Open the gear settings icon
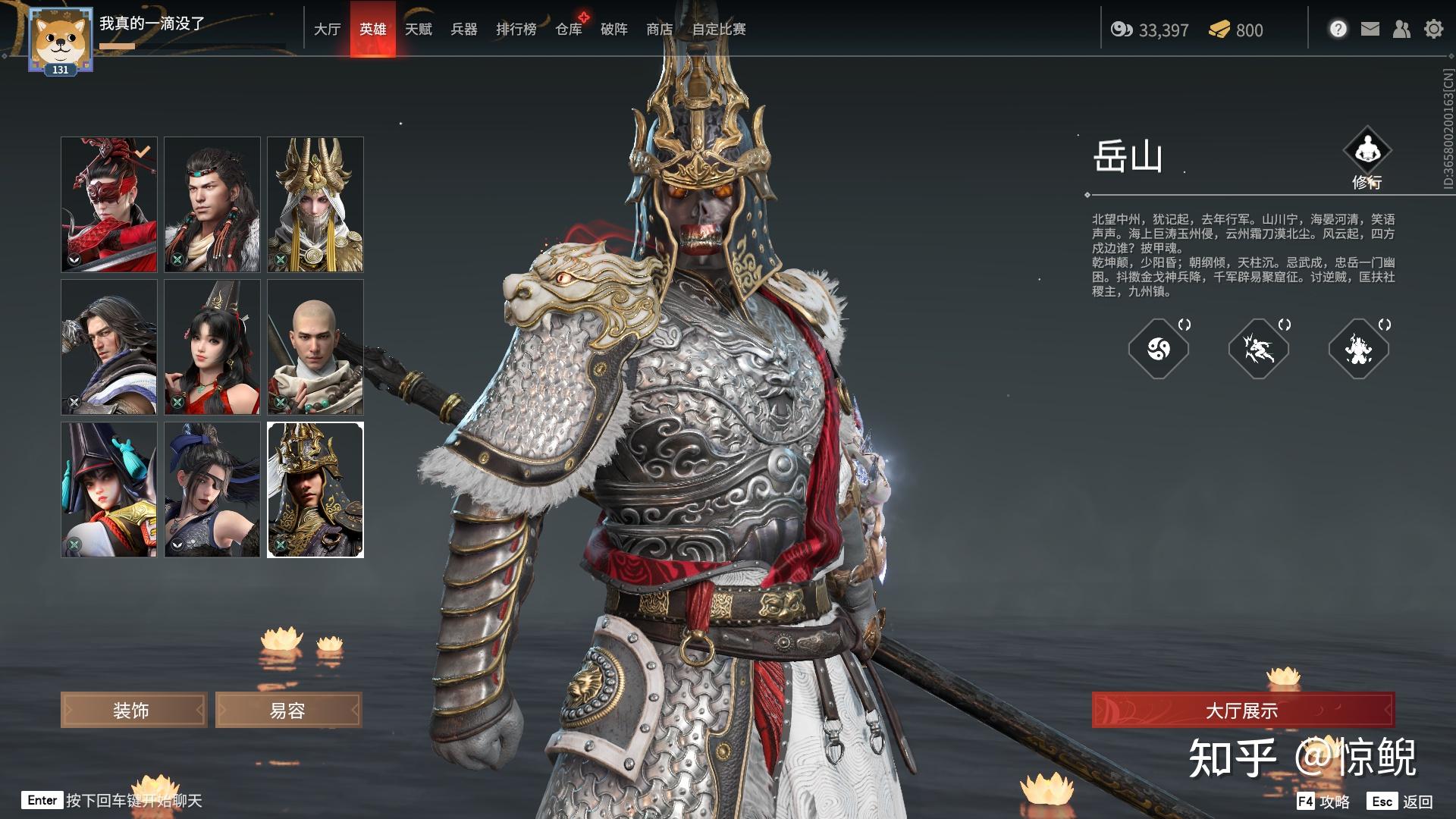Image resolution: width=1456 pixels, height=819 pixels. pos(1433,30)
